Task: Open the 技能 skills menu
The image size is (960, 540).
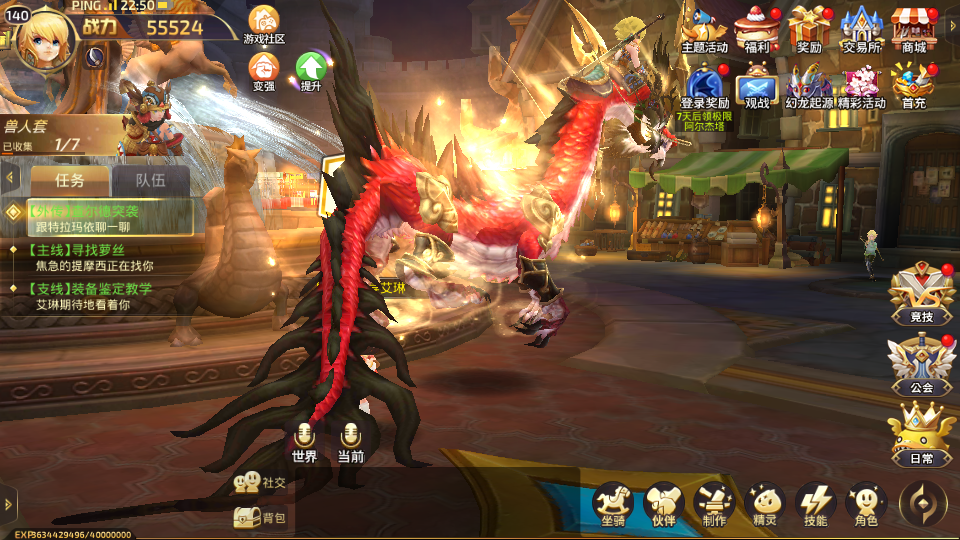Action: pos(815,504)
